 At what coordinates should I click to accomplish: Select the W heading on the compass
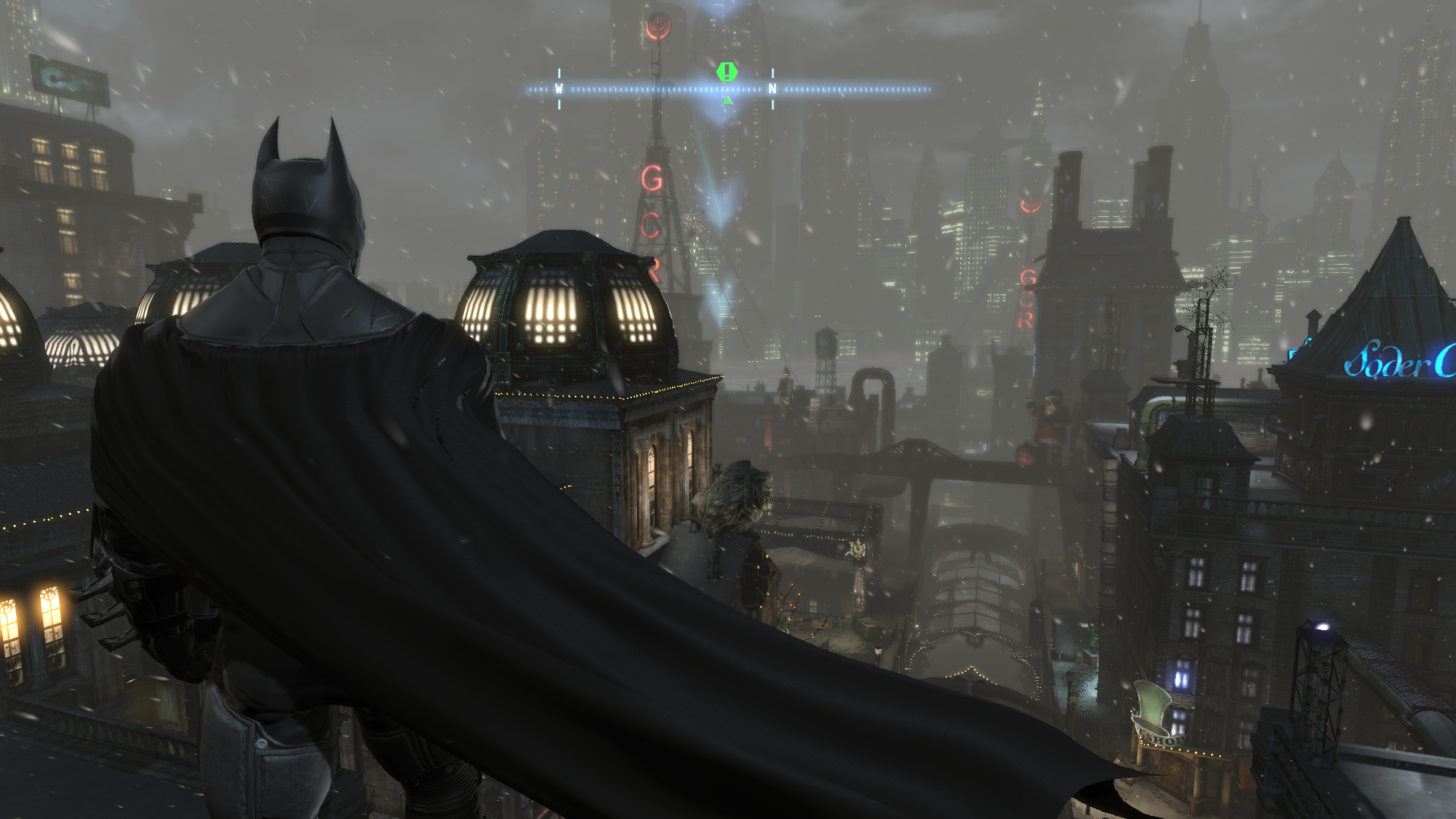point(559,89)
